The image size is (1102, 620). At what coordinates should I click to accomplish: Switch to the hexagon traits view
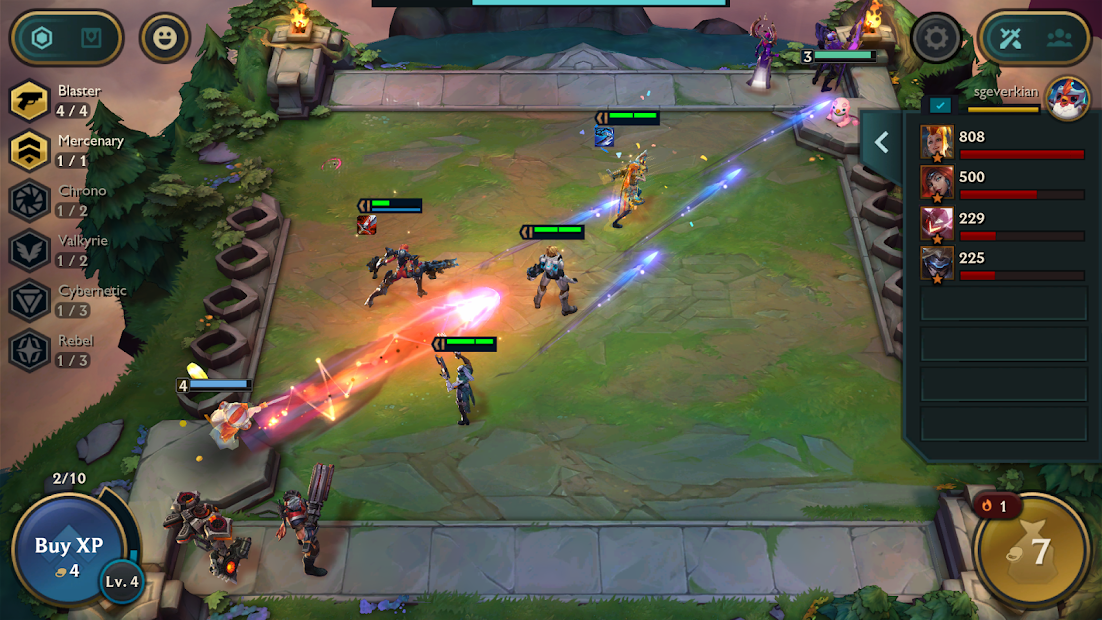[x=42, y=39]
